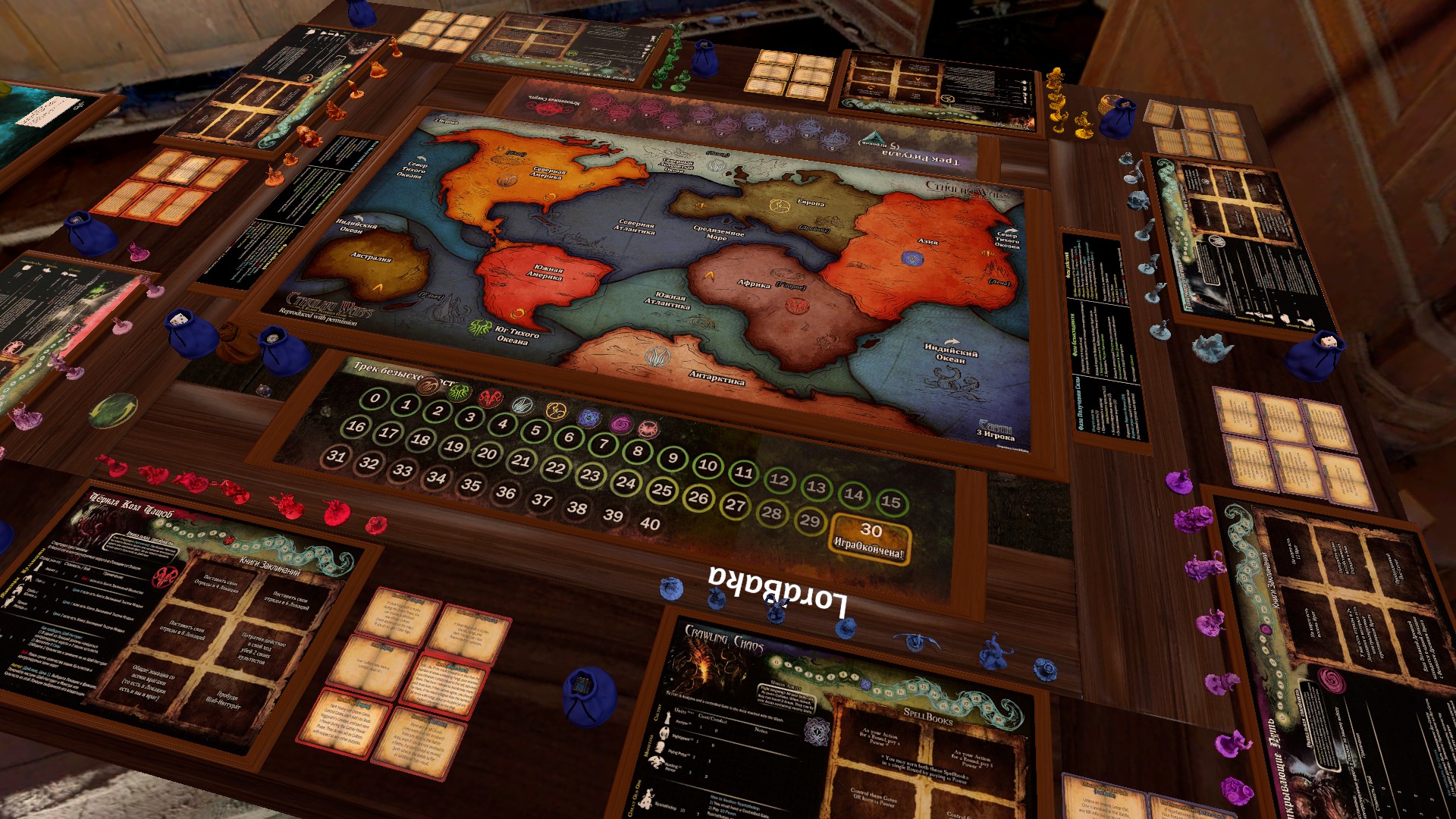The image size is (1456, 819).
Task: Choose the Антарктика region
Action: 682,362
